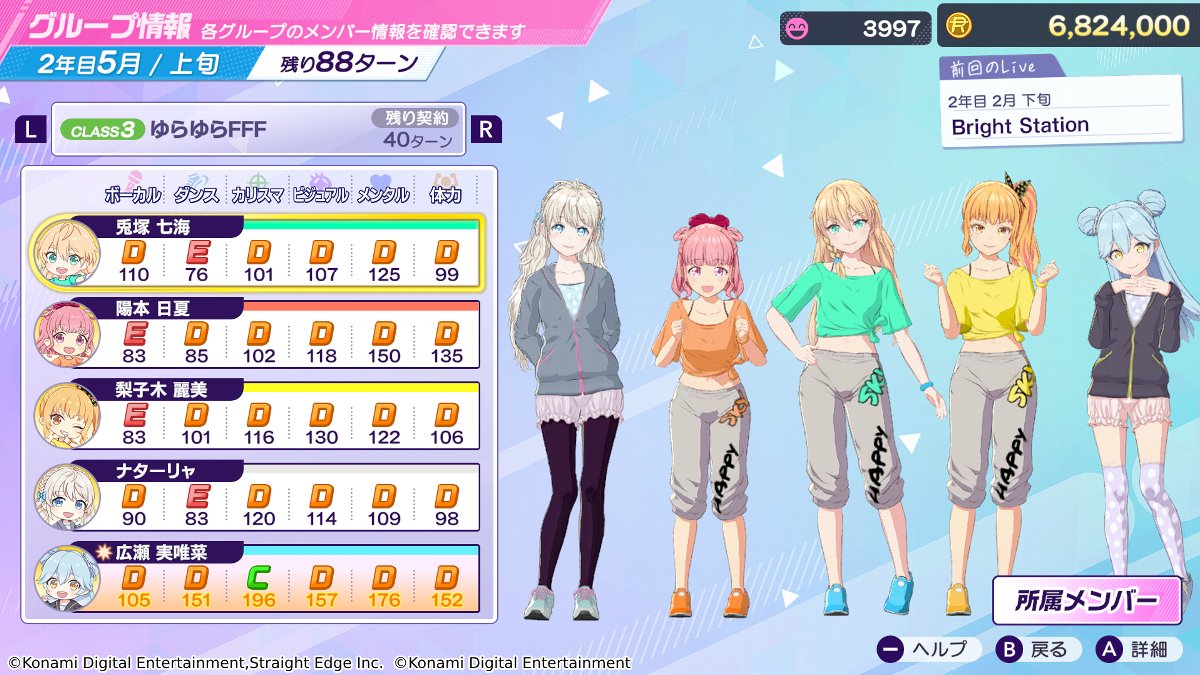Pick the ナターリャ member row
The image size is (1200, 675).
[x=258, y=496]
